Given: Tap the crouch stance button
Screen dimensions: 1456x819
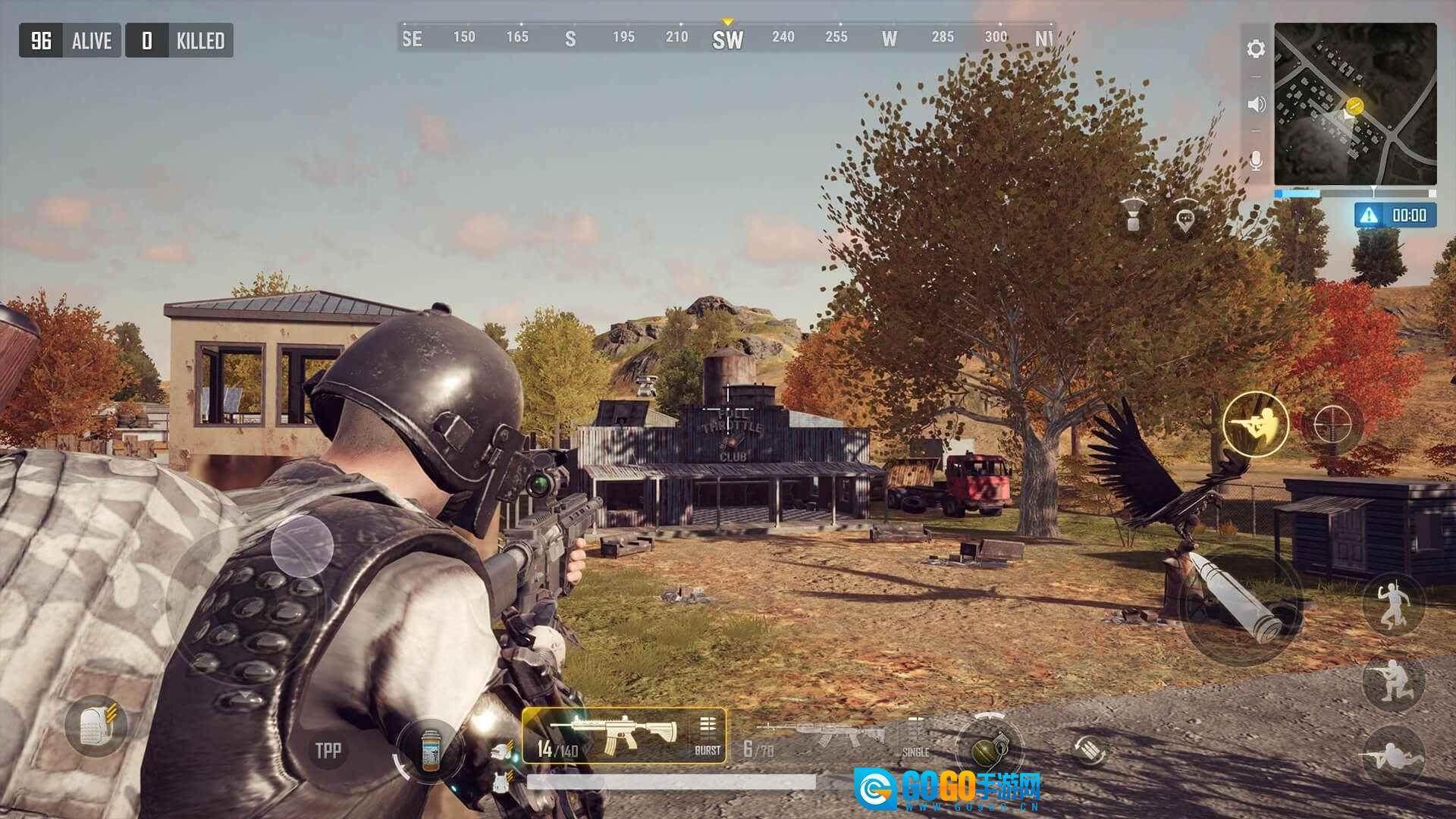Looking at the screenshot, I should pos(1394,682).
